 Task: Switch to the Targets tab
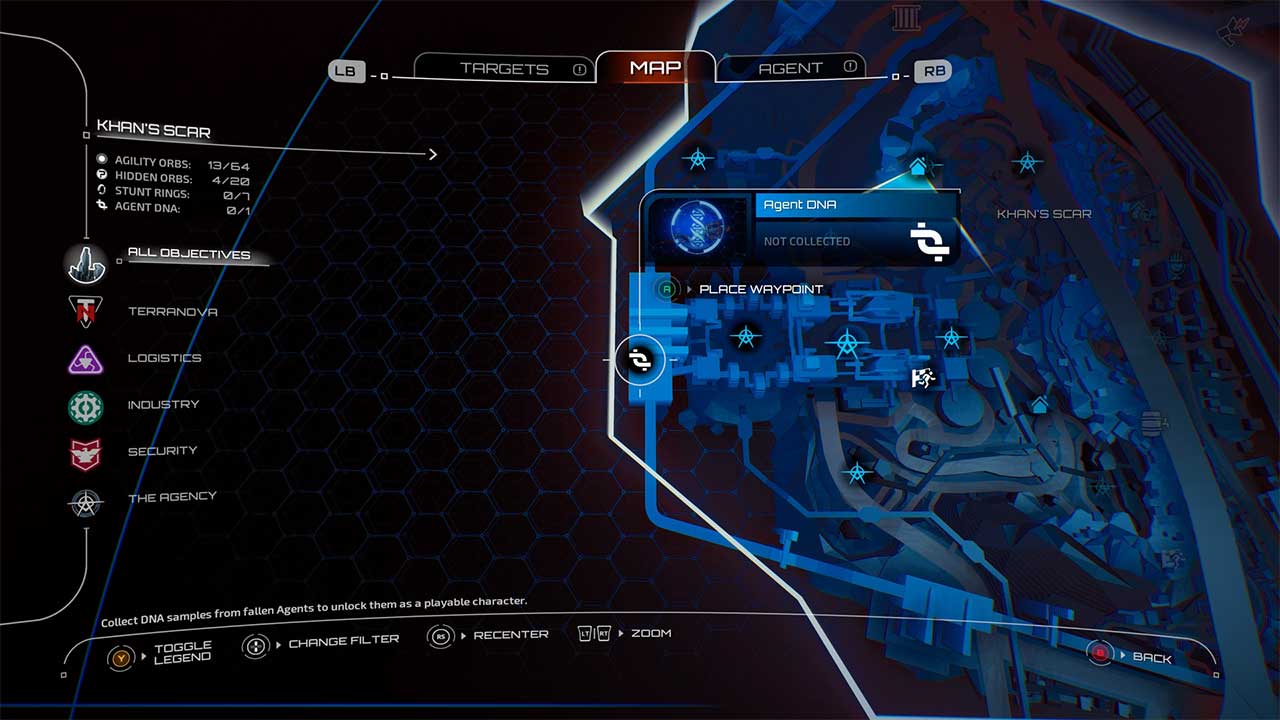(x=504, y=68)
